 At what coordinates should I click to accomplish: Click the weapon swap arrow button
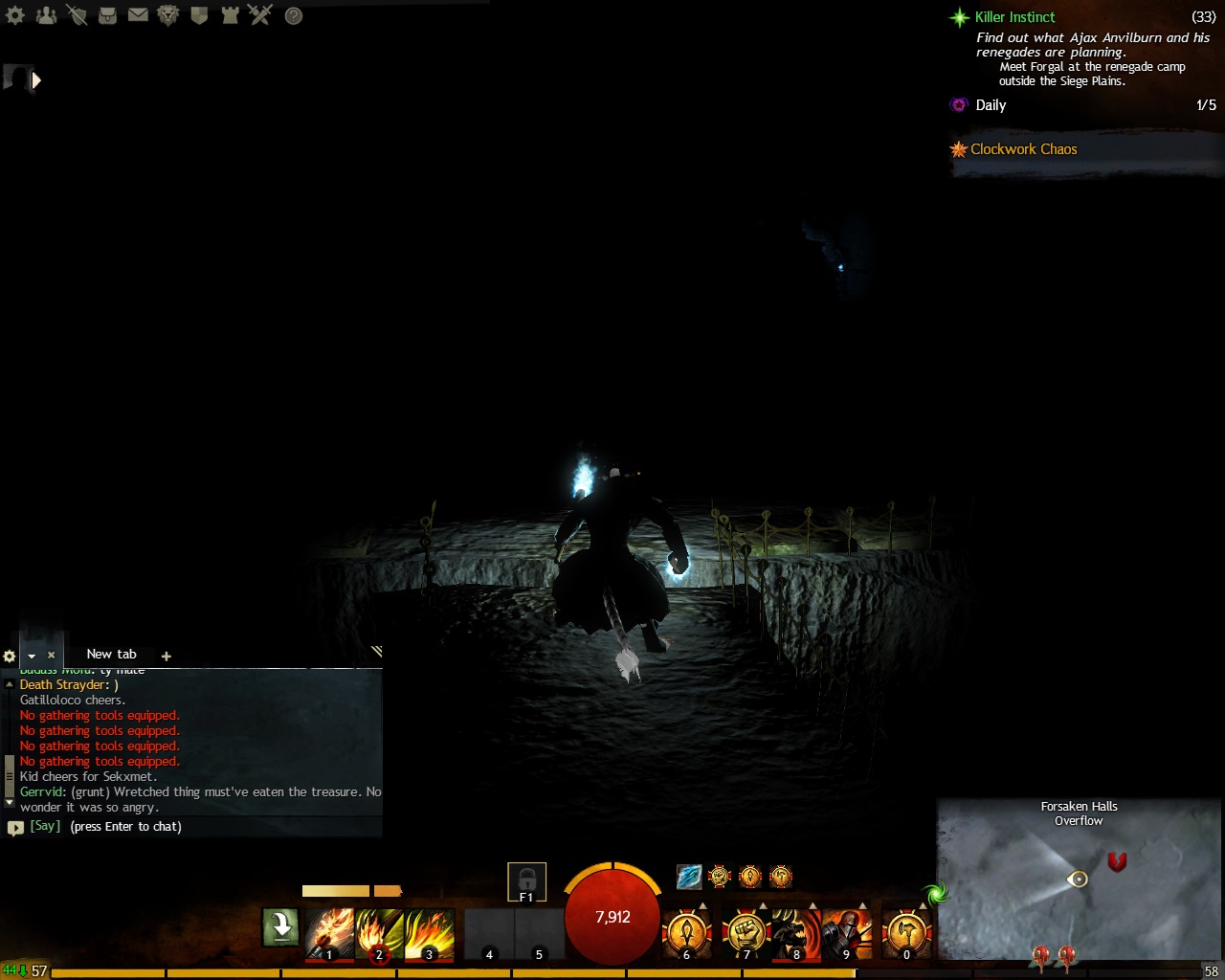pyautogui.click(x=281, y=927)
